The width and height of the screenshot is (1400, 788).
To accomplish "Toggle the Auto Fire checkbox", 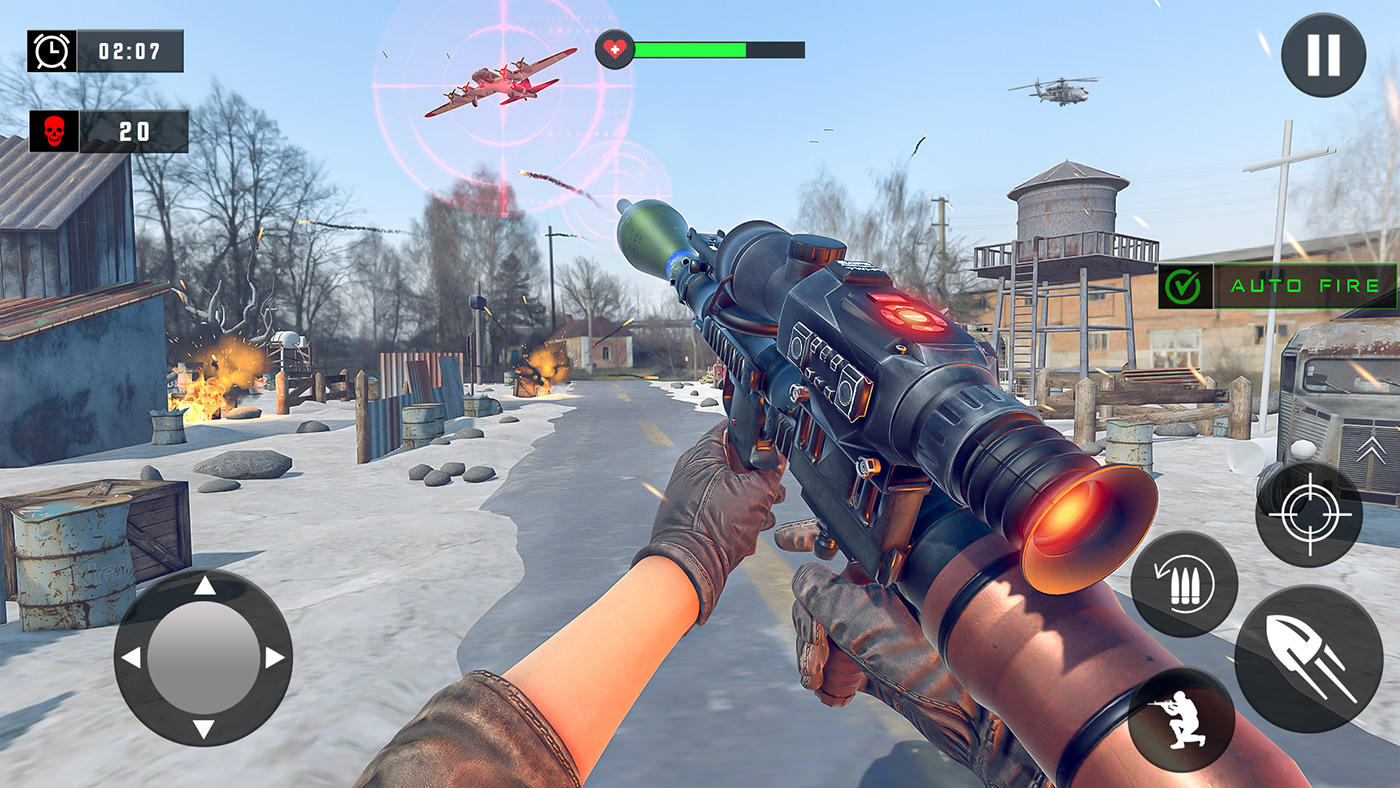I will [1184, 286].
